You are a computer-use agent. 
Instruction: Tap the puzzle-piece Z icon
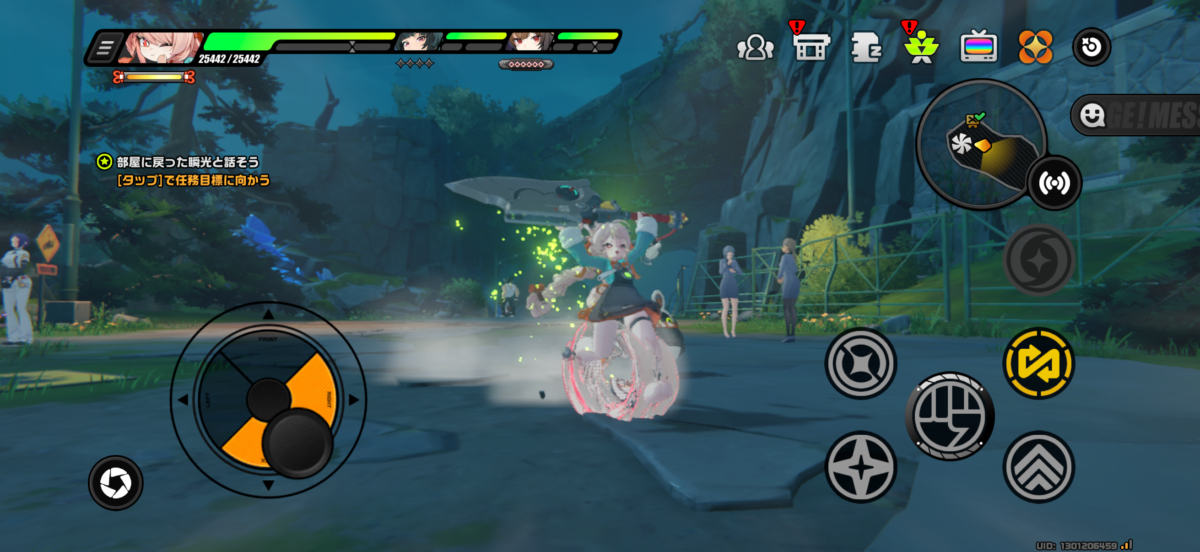(x=865, y=47)
